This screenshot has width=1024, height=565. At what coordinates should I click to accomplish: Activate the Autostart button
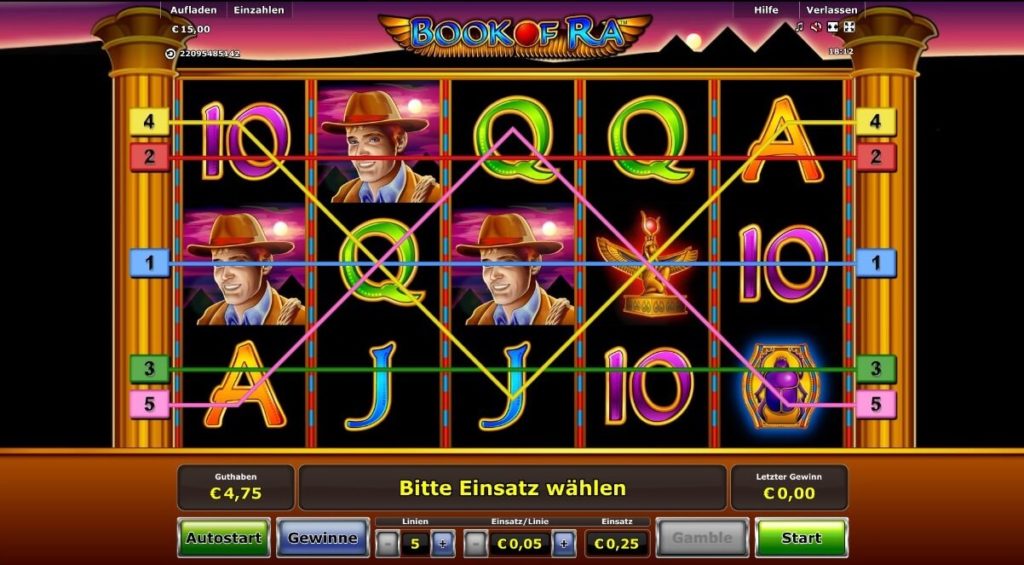(223, 538)
